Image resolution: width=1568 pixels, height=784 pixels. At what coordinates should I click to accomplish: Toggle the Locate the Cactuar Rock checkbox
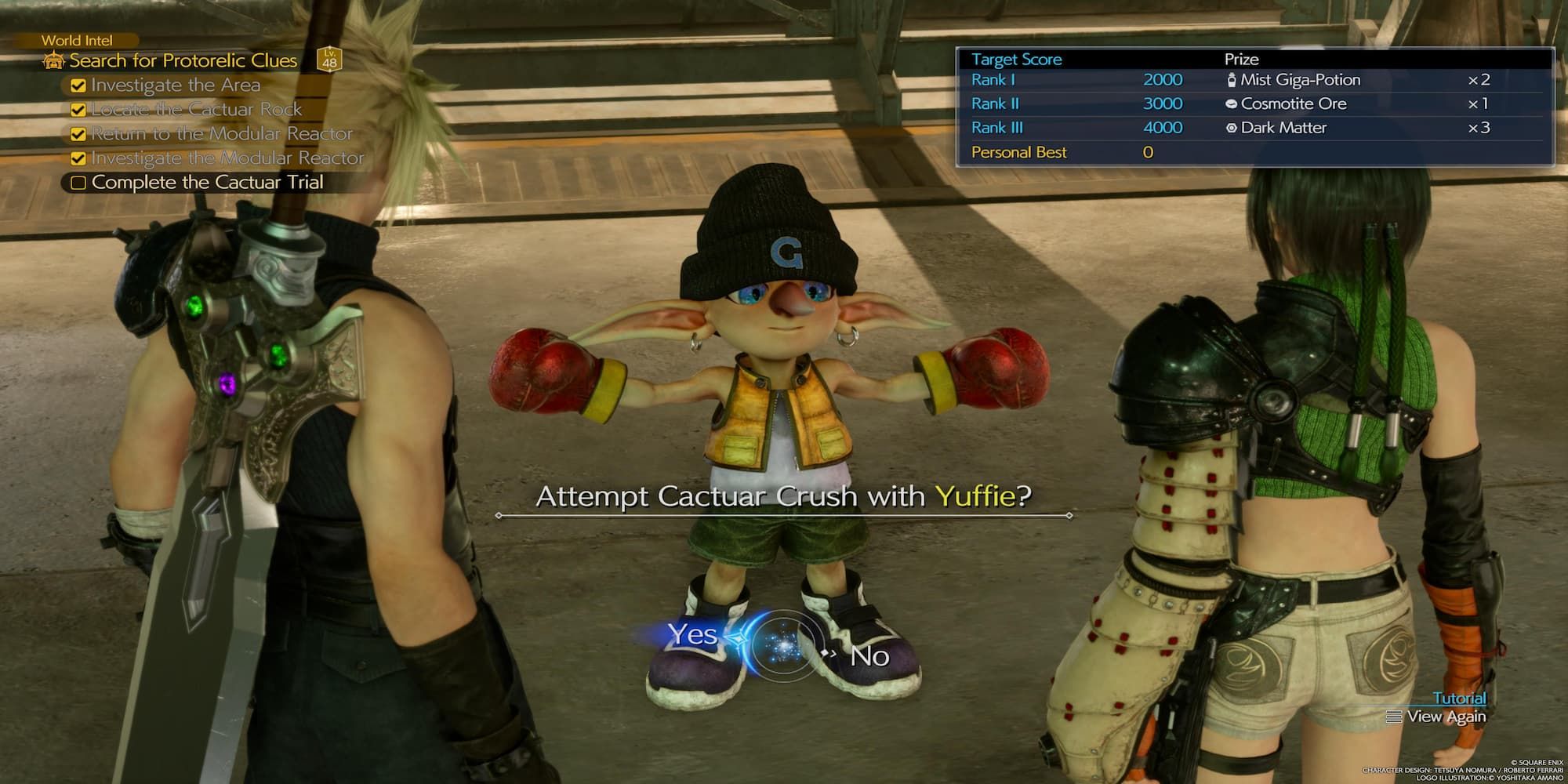click(77, 109)
